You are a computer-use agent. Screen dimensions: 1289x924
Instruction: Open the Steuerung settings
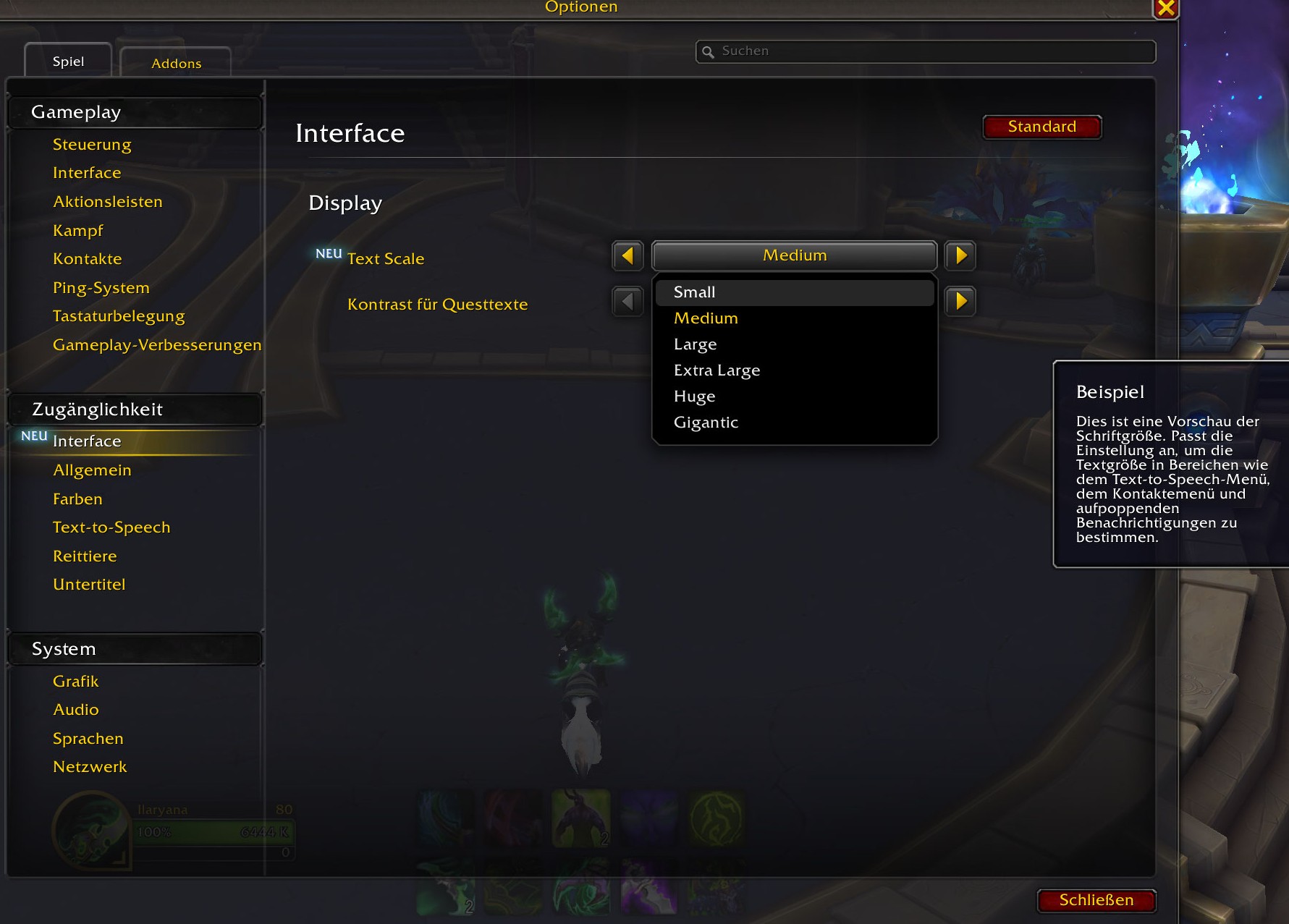pos(92,145)
